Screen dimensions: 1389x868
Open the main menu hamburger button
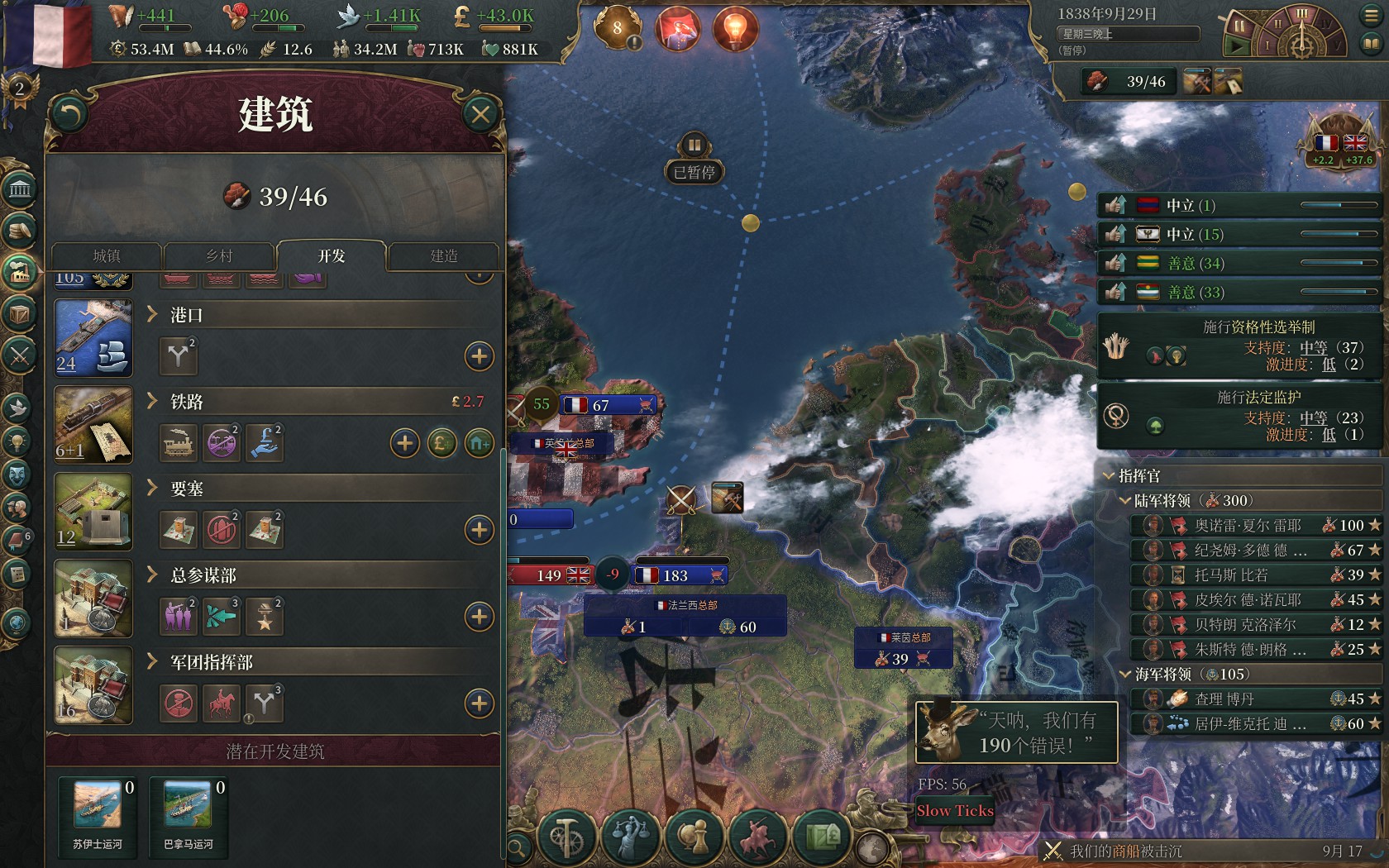(1370, 16)
